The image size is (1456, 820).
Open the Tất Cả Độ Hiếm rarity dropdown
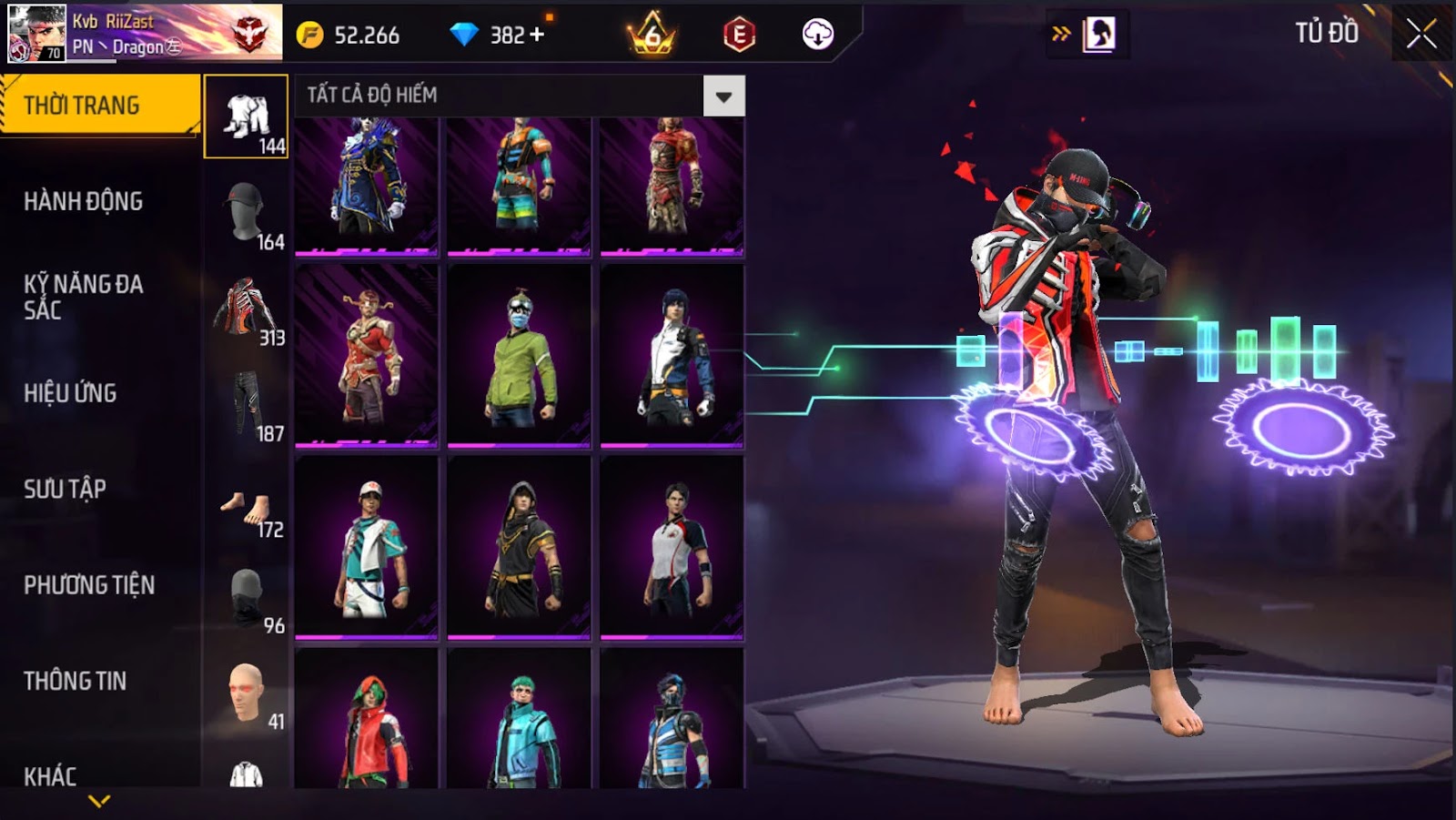pos(723,96)
